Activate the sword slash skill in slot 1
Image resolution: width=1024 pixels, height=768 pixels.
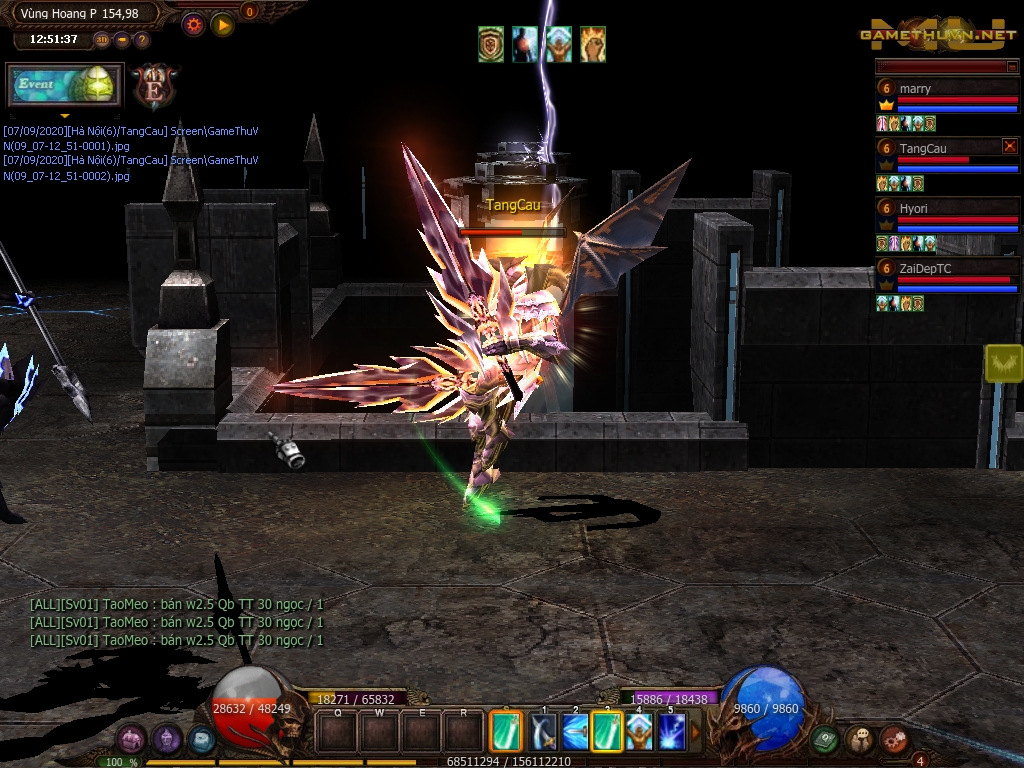point(543,732)
